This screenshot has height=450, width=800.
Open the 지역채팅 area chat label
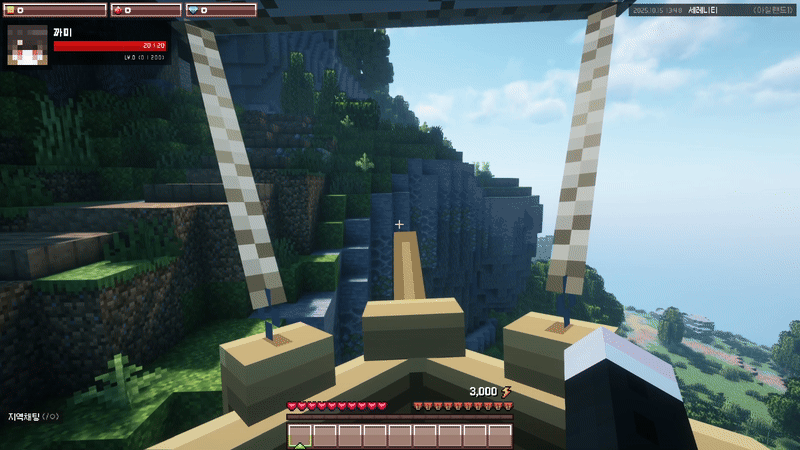[32, 415]
